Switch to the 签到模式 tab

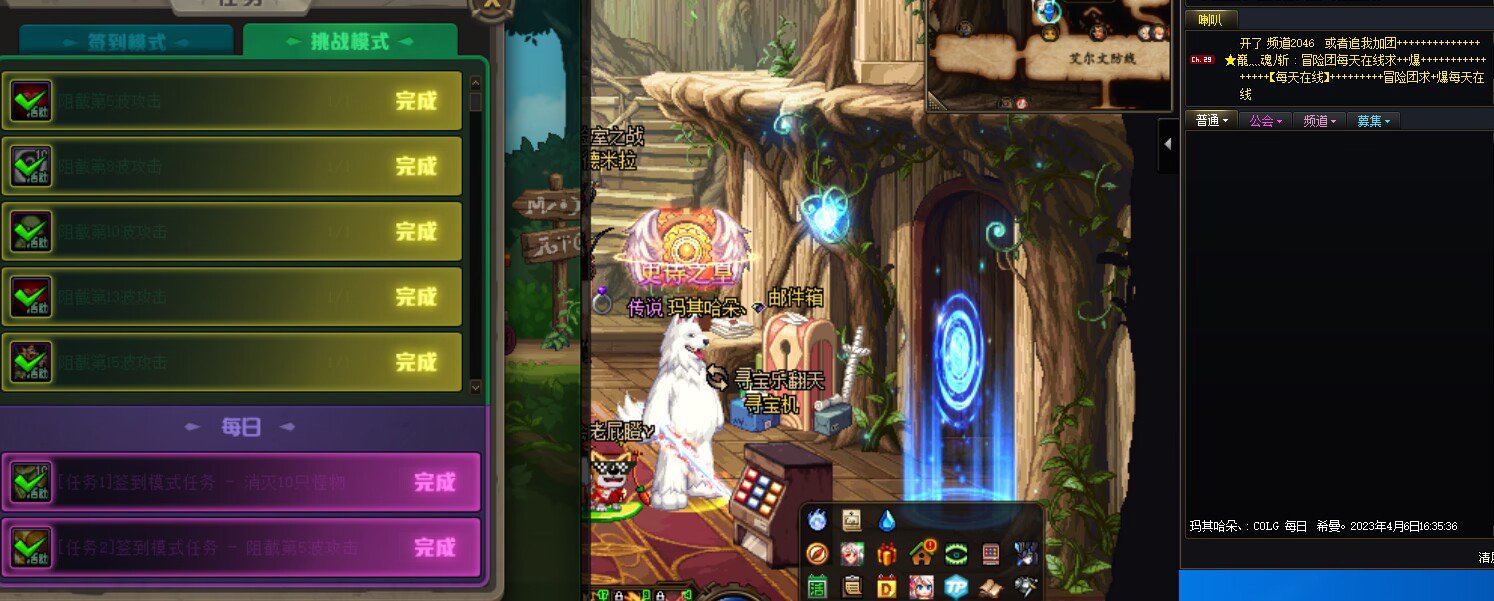point(126,43)
